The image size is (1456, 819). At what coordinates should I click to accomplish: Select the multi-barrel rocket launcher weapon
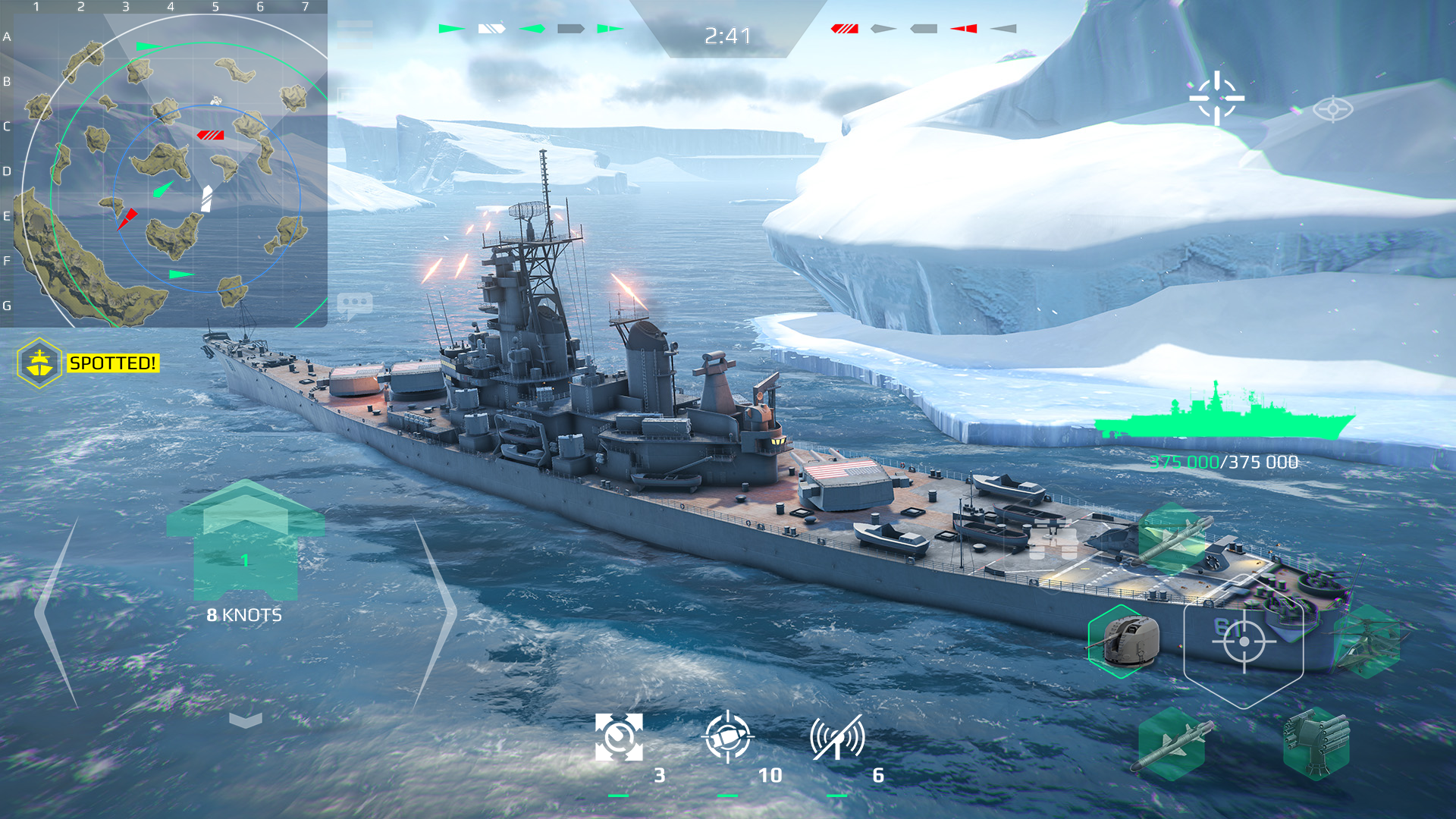(x=1316, y=745)
